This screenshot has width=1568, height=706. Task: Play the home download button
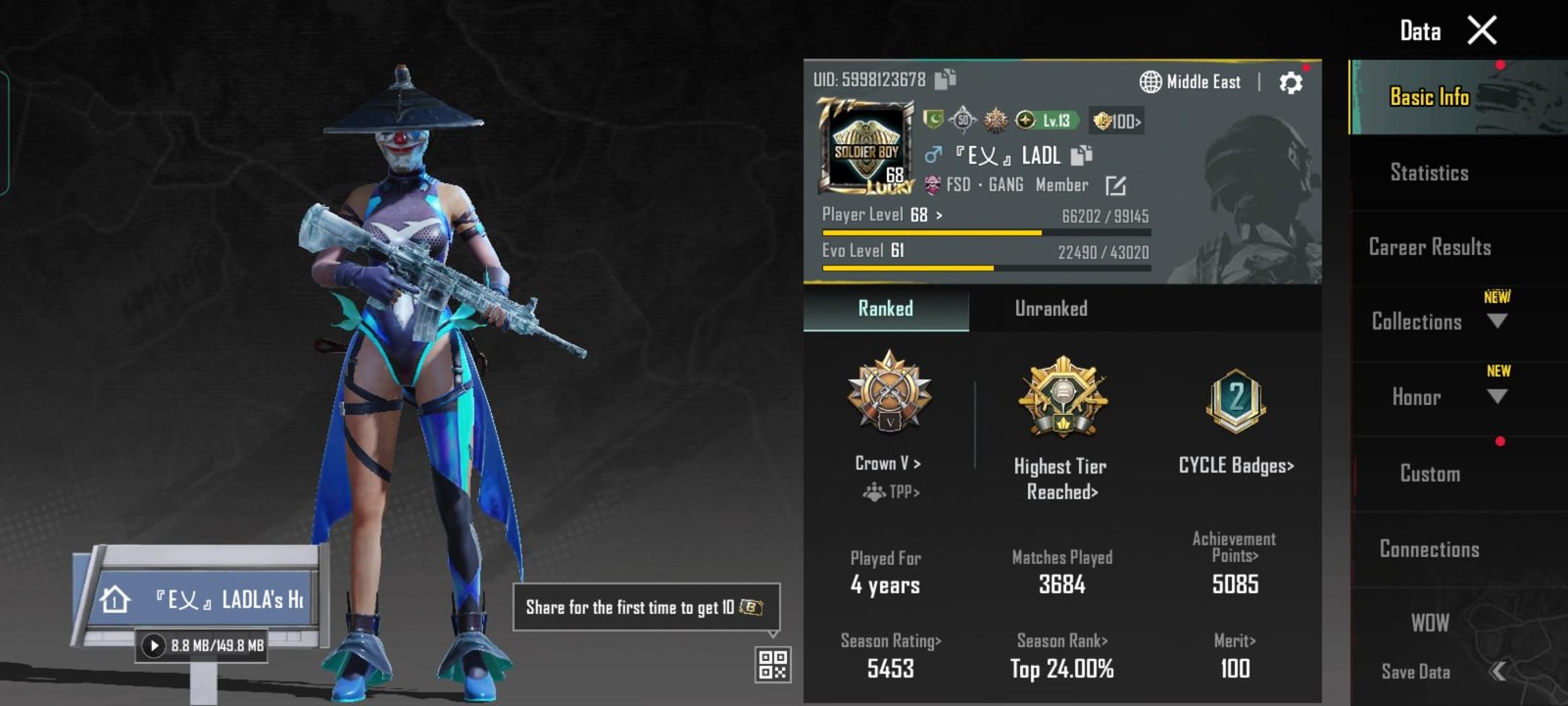tap(154, 645)
